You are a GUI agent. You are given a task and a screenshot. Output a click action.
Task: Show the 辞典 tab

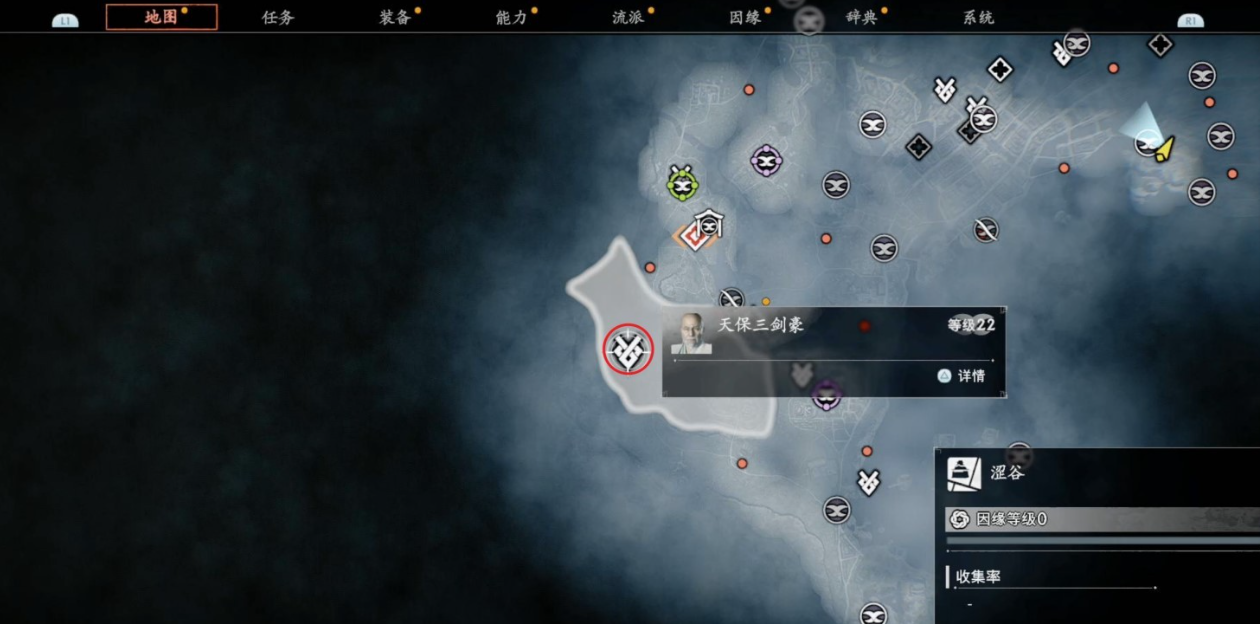[x=861, y=17]
